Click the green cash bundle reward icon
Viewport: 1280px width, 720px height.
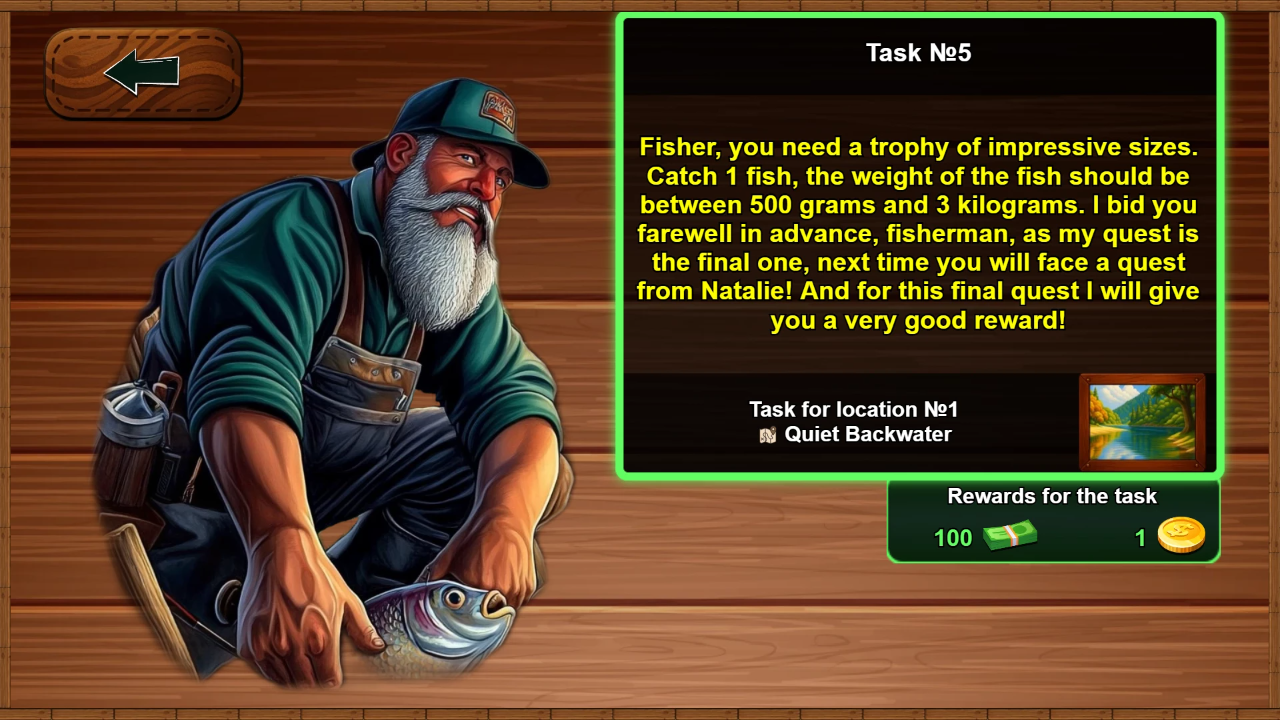tap(1008, 537)
